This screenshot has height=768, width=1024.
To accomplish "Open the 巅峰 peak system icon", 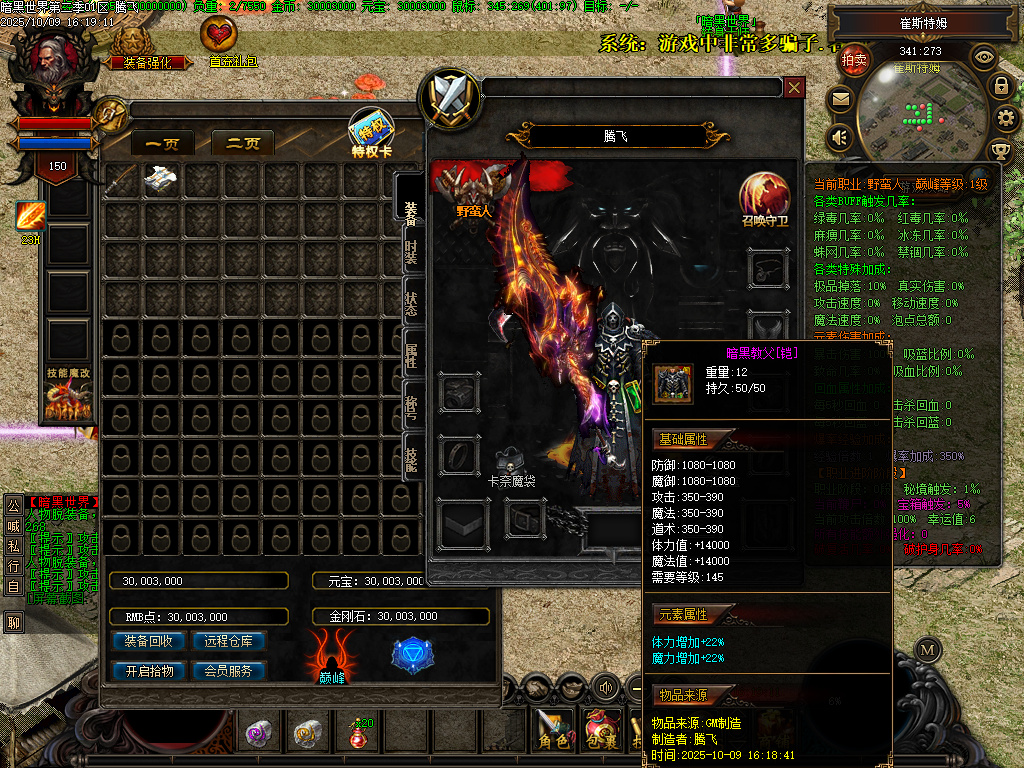I will point(332,657).
